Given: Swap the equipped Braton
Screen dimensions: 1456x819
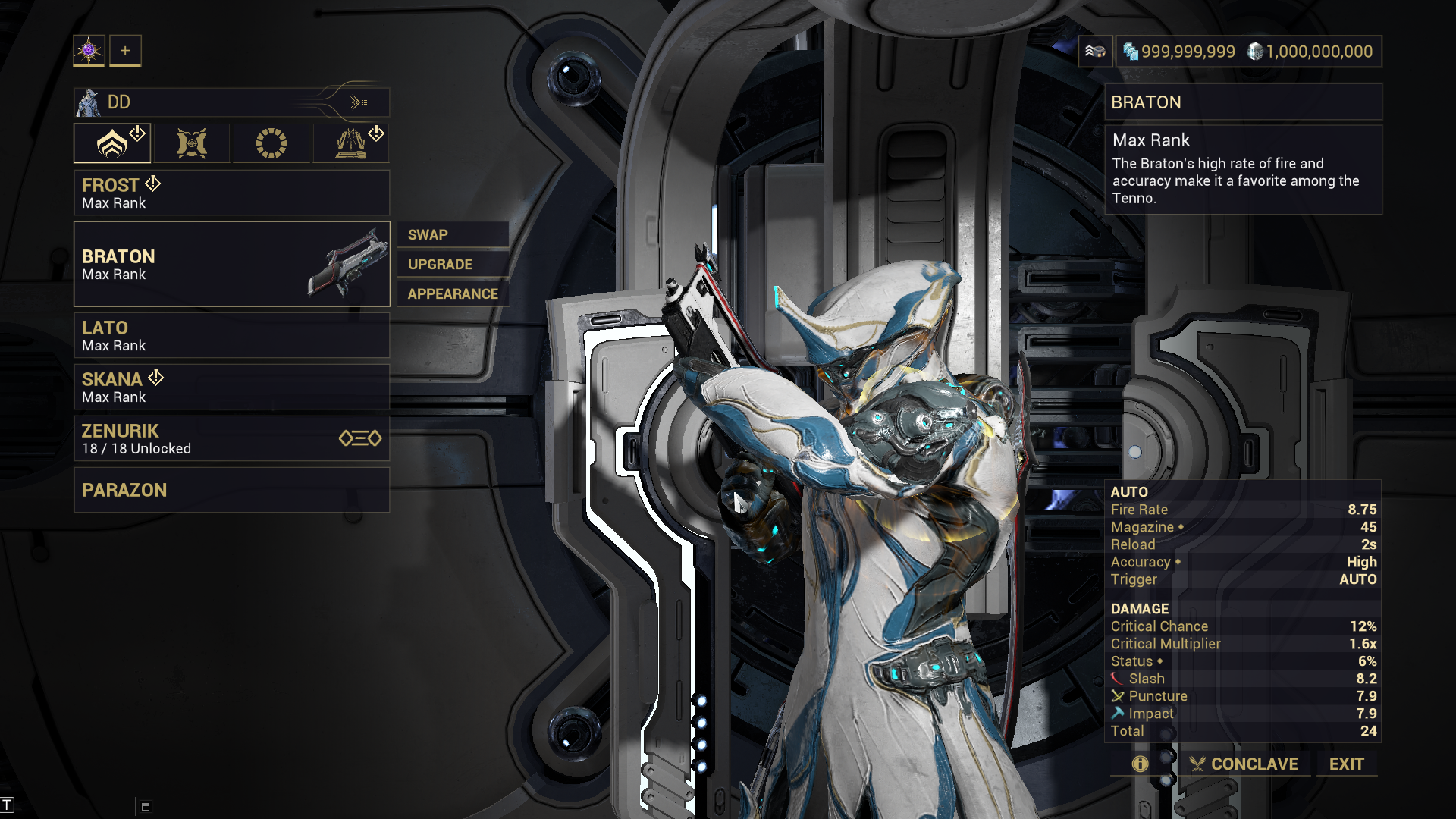Looking at the screenshot, I should point(452,234).
